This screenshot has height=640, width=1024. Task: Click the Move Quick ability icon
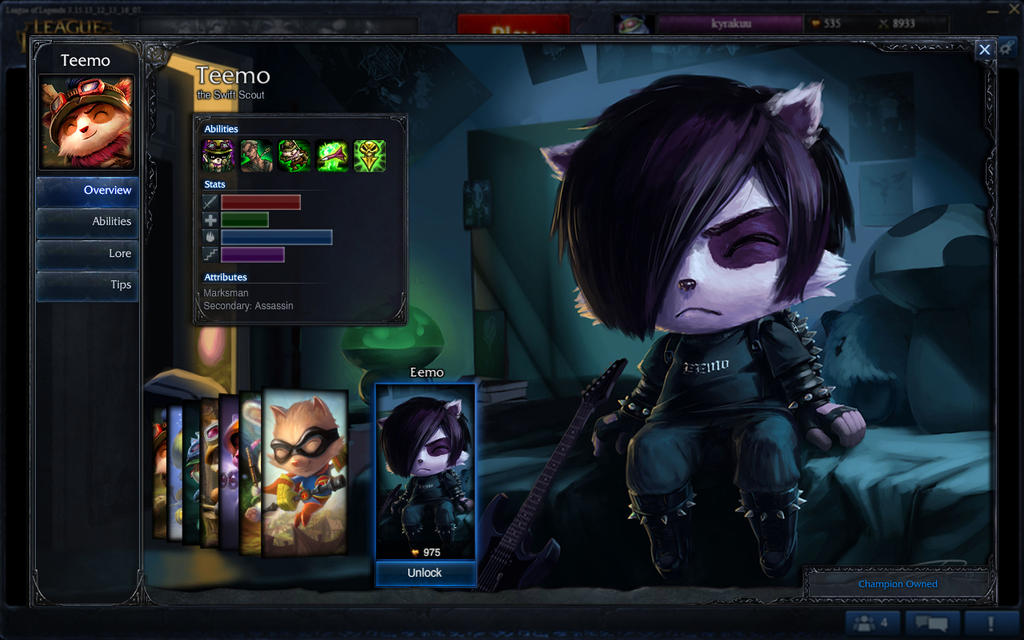point(294,156)
